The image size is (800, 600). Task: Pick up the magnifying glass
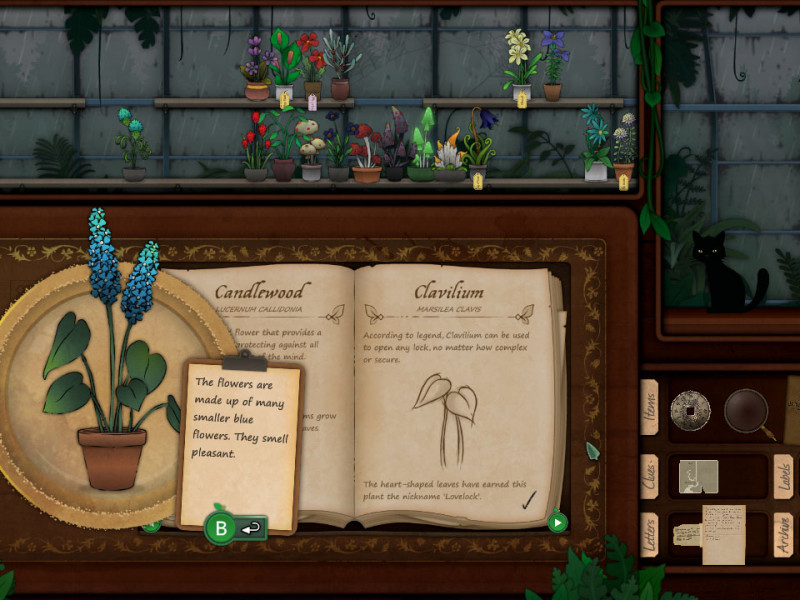(x=745, y=410)
